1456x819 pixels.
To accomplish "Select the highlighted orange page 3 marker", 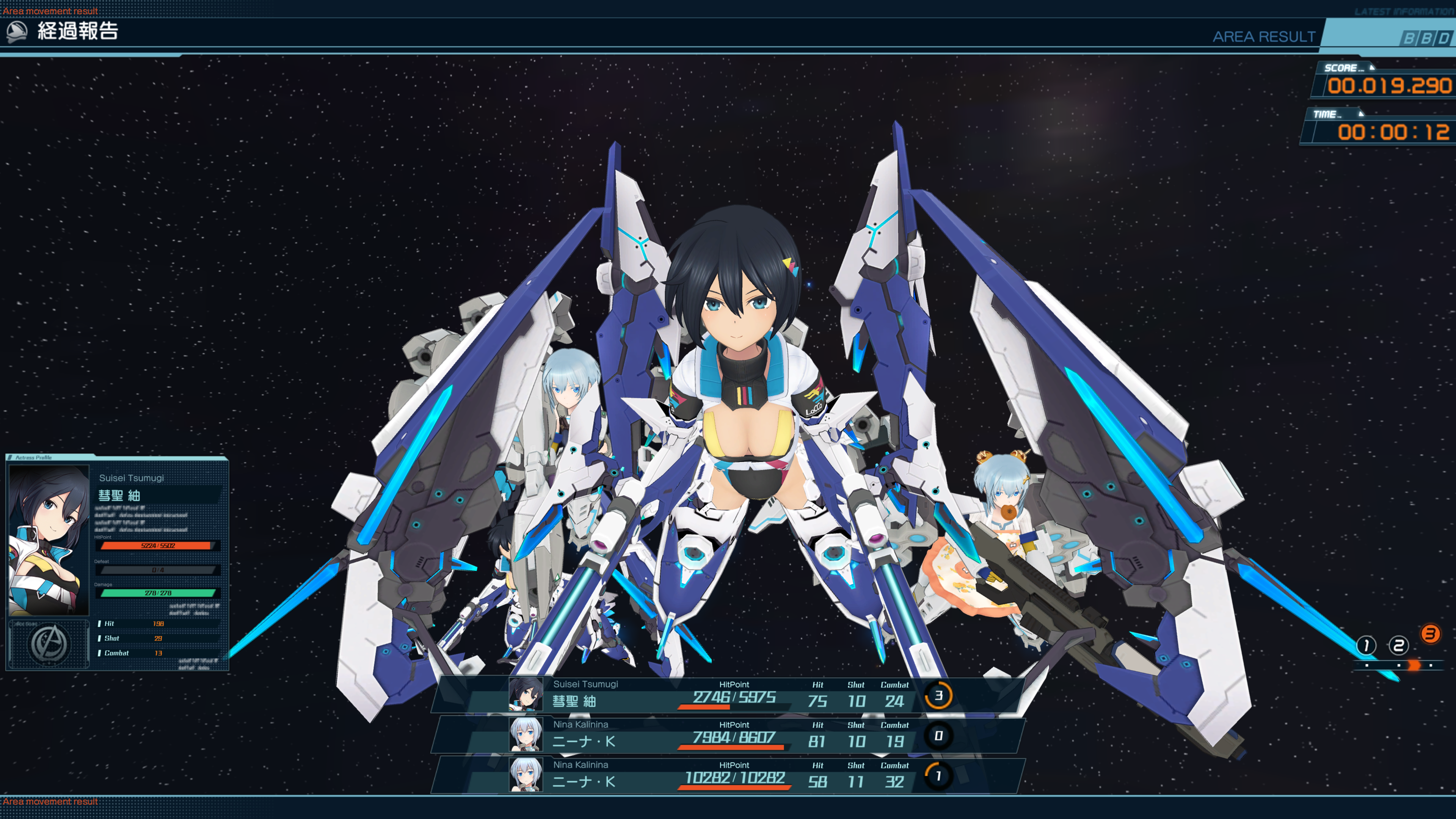I will (x=1431, y=634).
